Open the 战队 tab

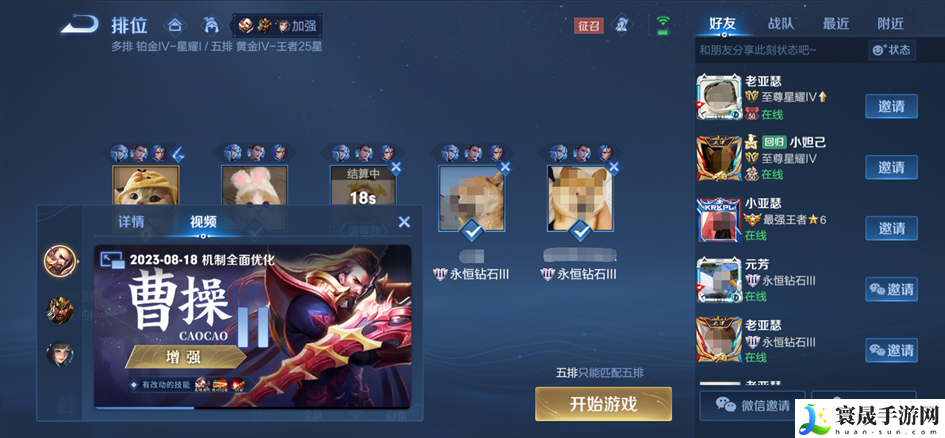[x=781, y=23]
